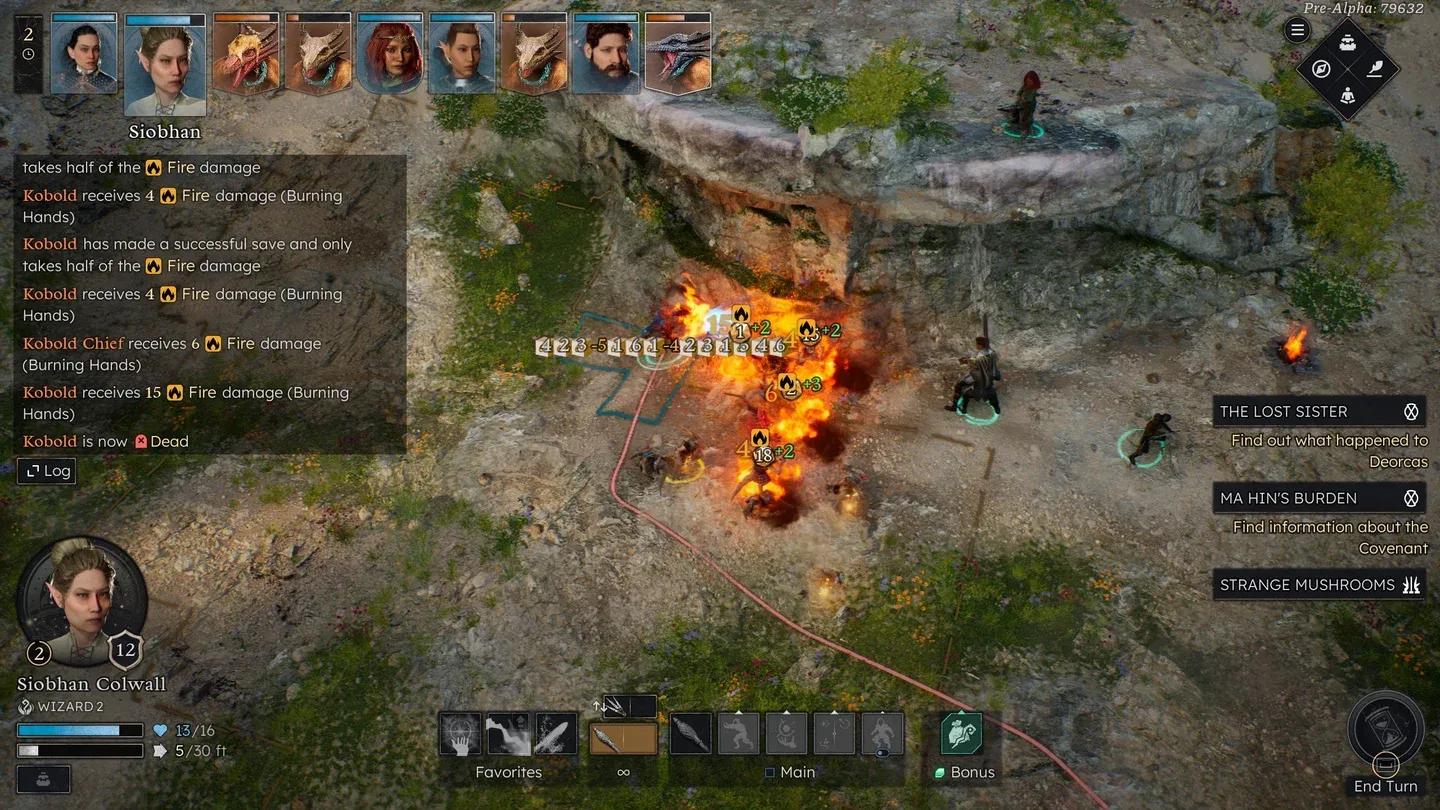Click Siobhan's blue health bar
Viewport: 1440px width, 810px height.
click(x=80, y=730)
